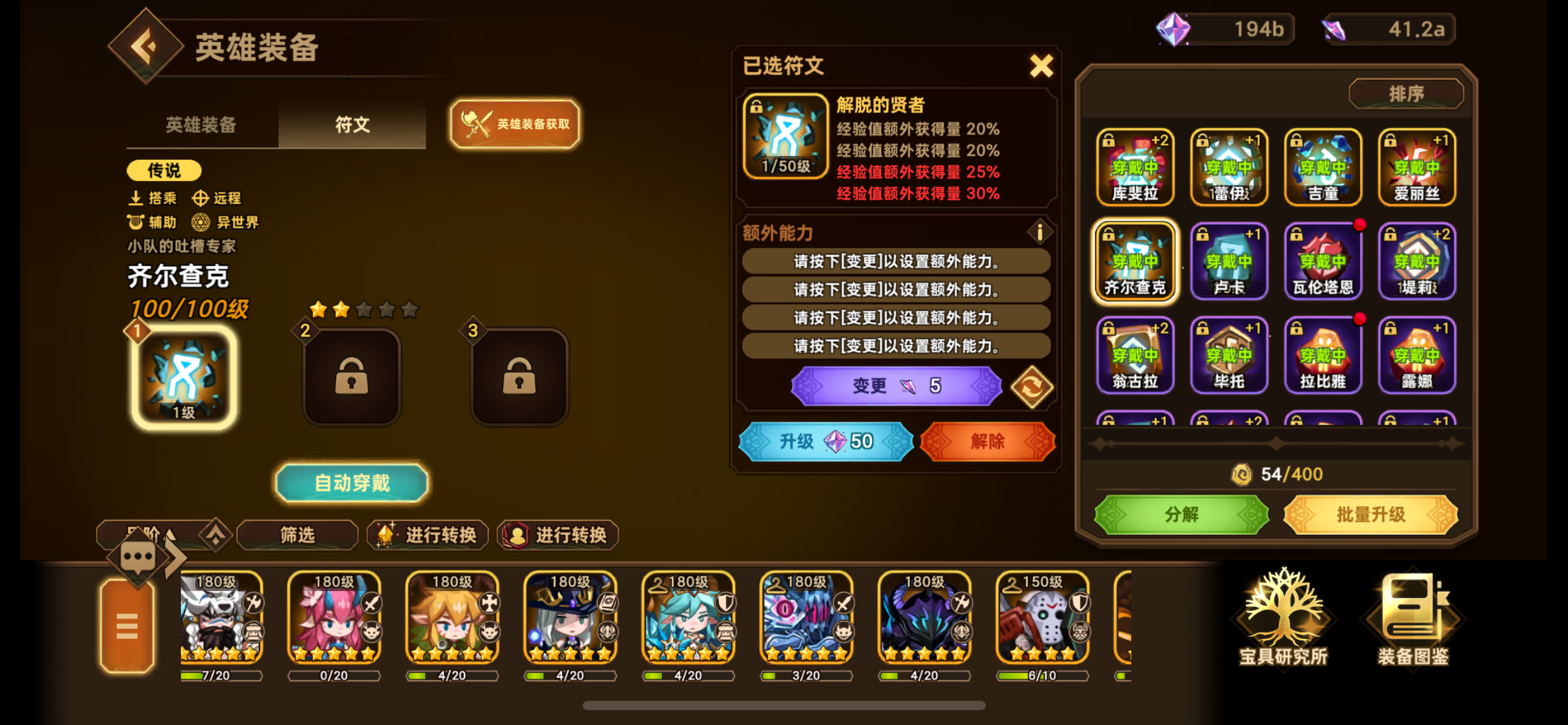Switch to the 英雄装备 tab
1568x725 pixels.
pos(199,125)
